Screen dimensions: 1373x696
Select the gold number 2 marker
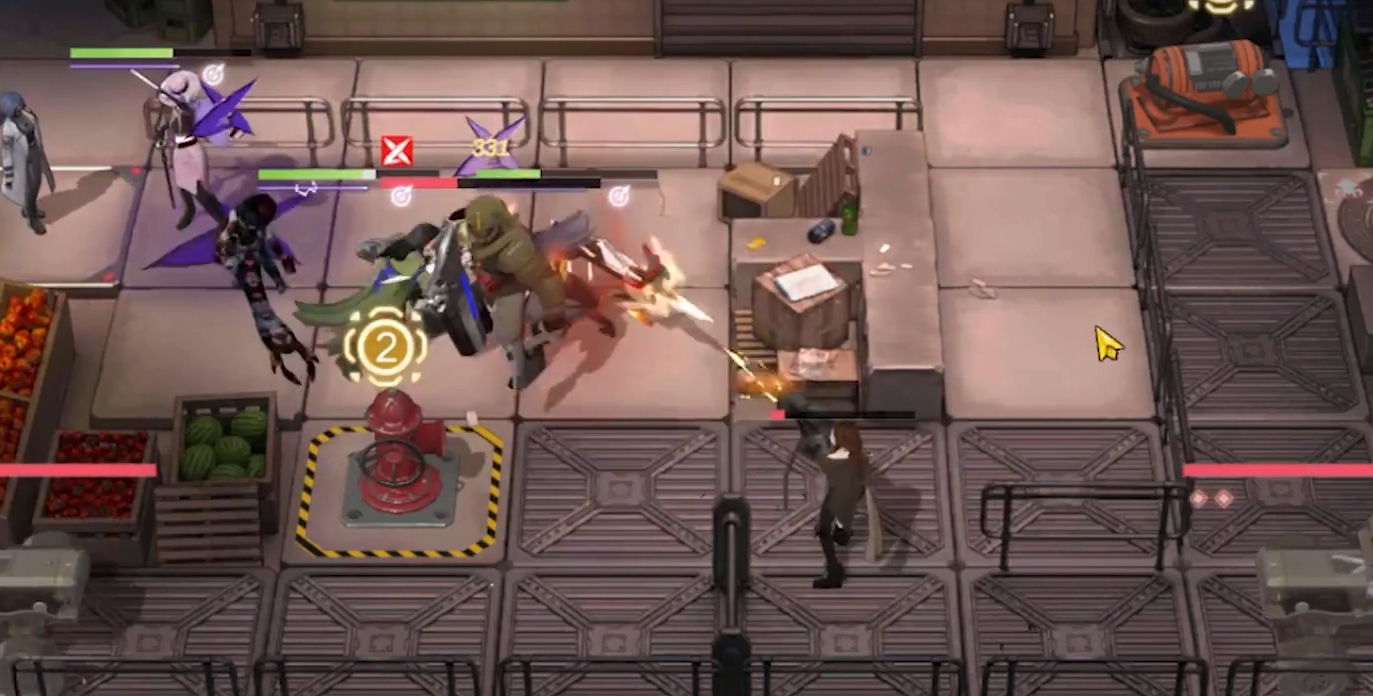coord(384,346)
